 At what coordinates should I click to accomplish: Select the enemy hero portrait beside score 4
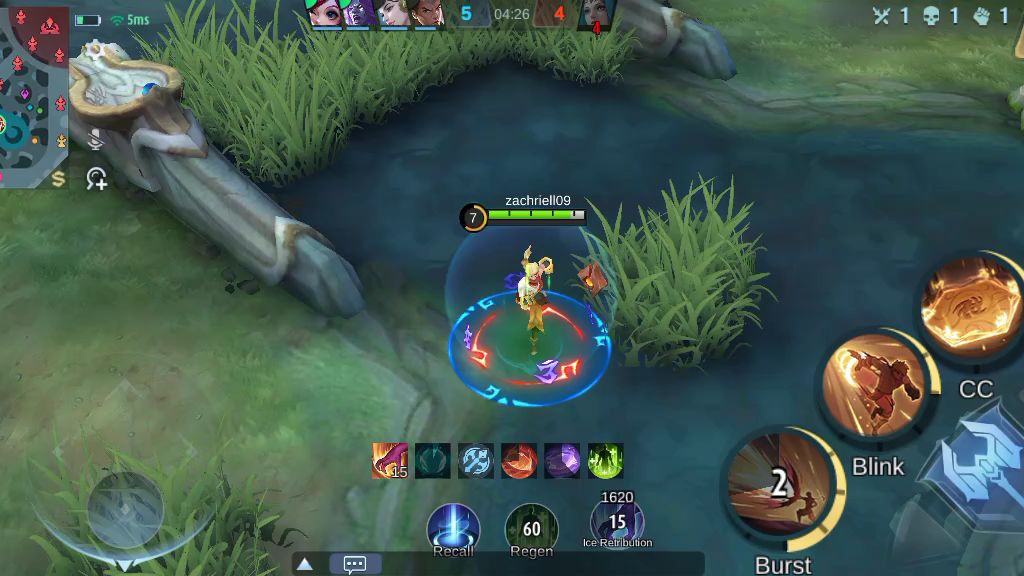click(597, 15)
